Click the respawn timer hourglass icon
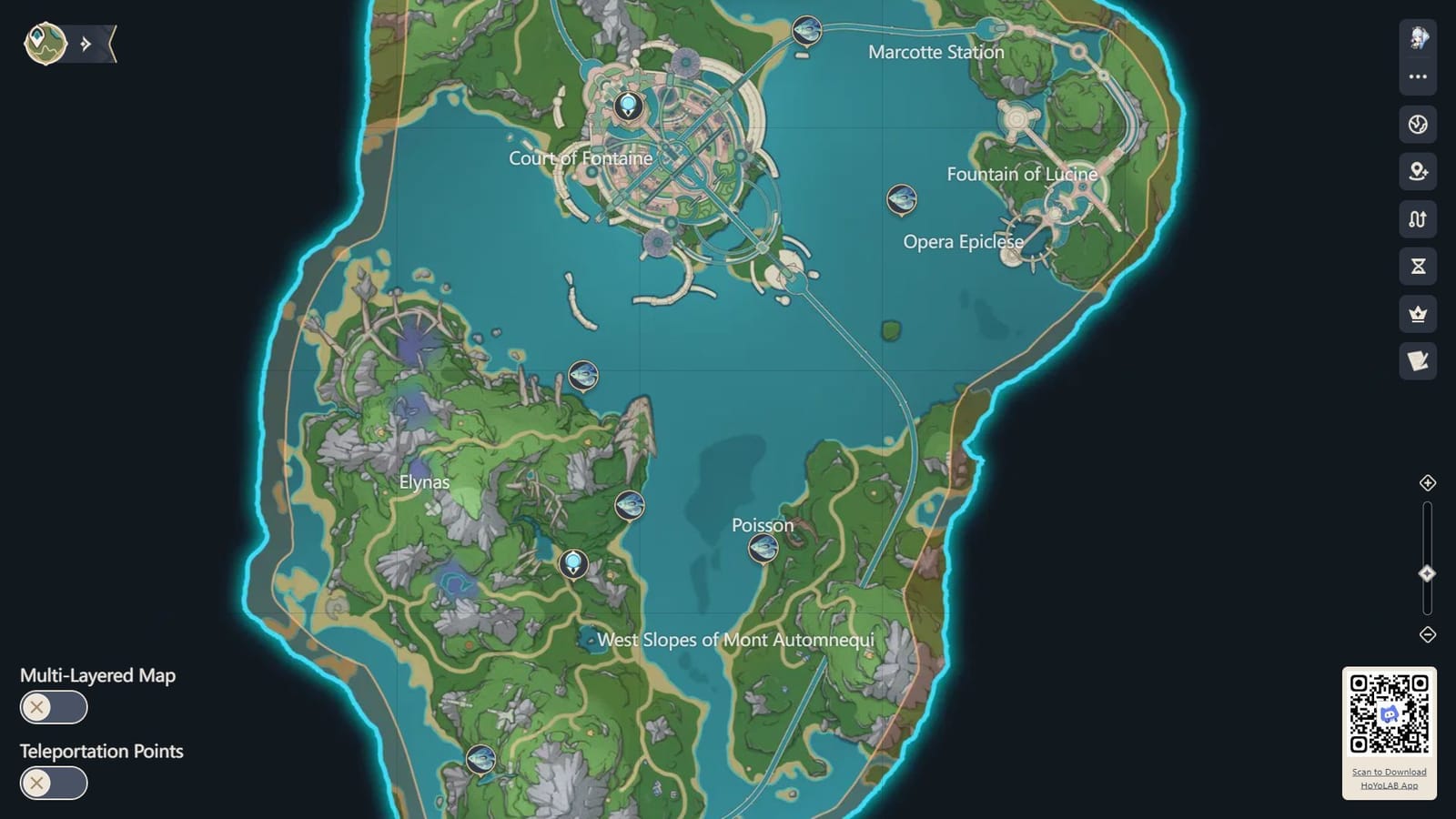Image resolution: width=1456 pixels, height=819 pixels. point(1417,268)
